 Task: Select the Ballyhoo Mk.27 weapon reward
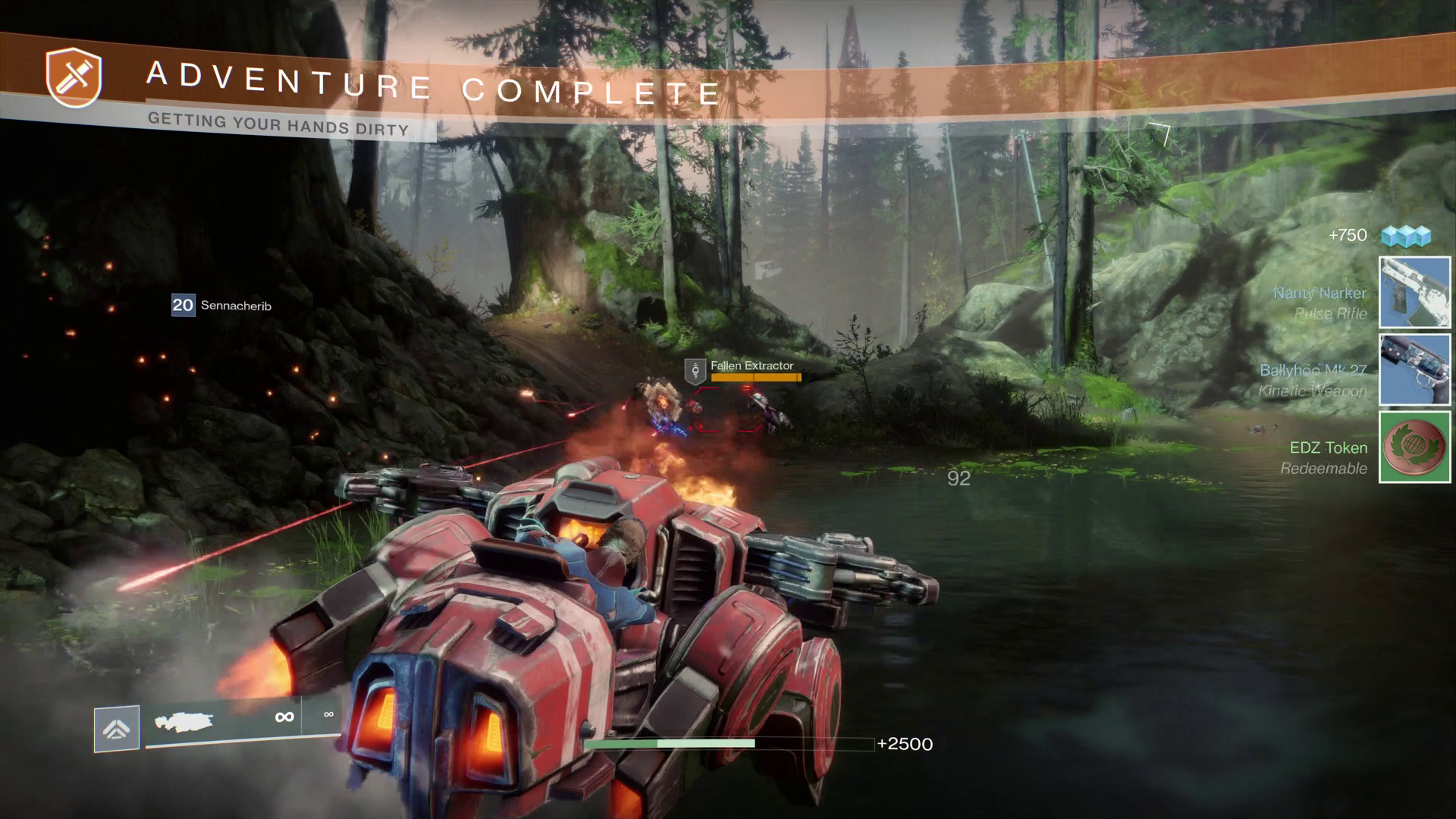click(x=1414, y=370)
